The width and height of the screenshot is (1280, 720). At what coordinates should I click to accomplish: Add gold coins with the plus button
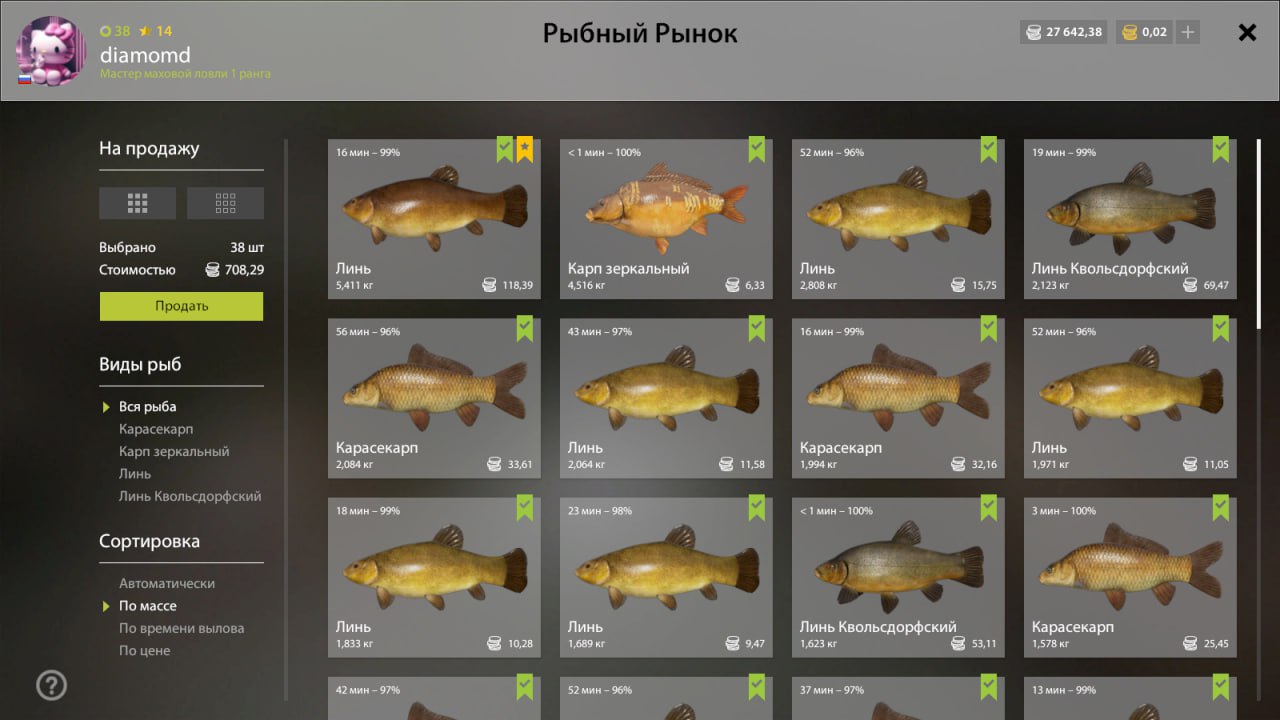coord(1187,32)
